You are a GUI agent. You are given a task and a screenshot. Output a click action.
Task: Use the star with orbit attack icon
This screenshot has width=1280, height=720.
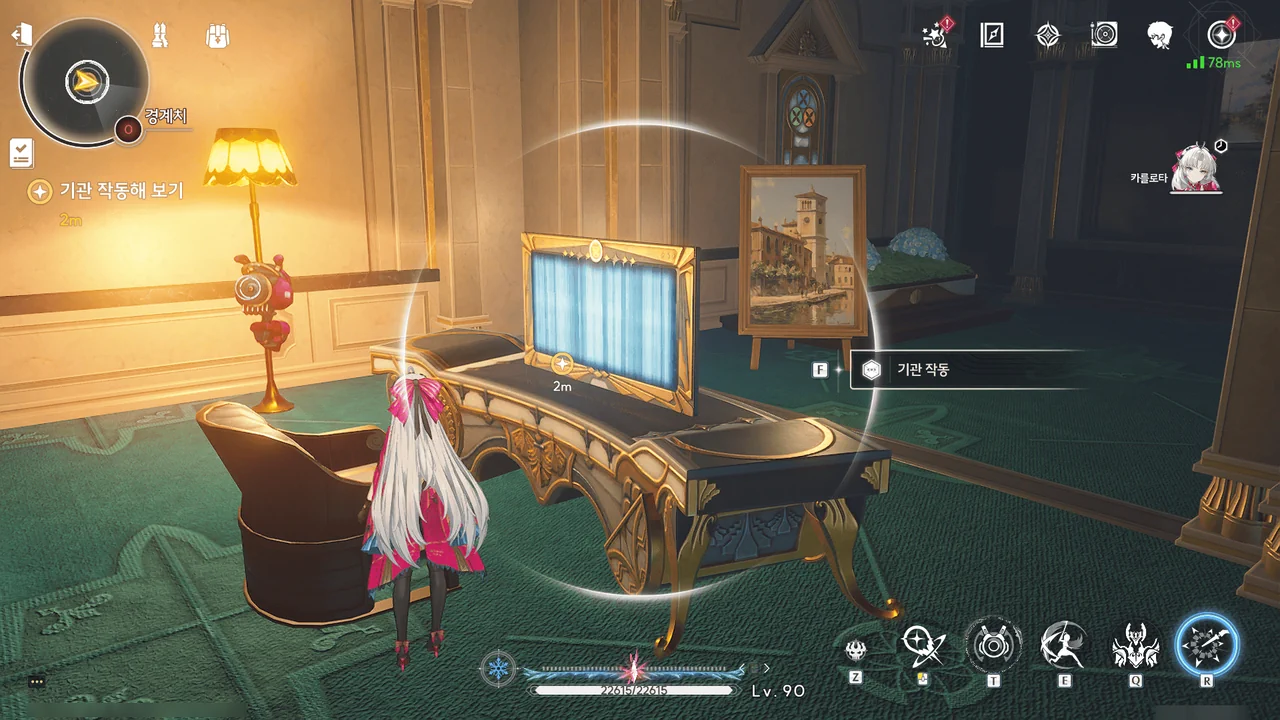[922, 646]
